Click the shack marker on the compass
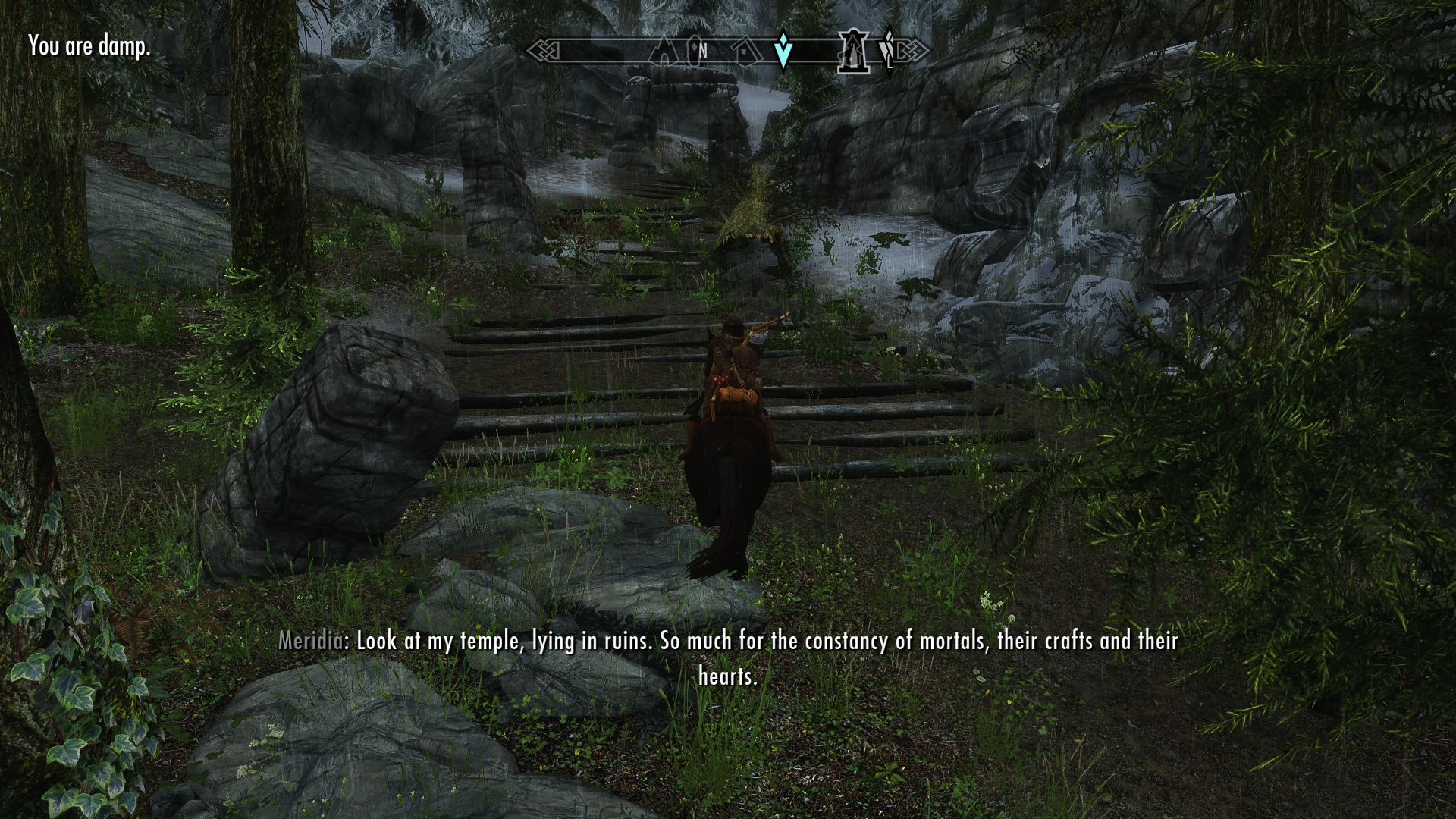Viewport: 1456px width, 819px height. [747, 51]
